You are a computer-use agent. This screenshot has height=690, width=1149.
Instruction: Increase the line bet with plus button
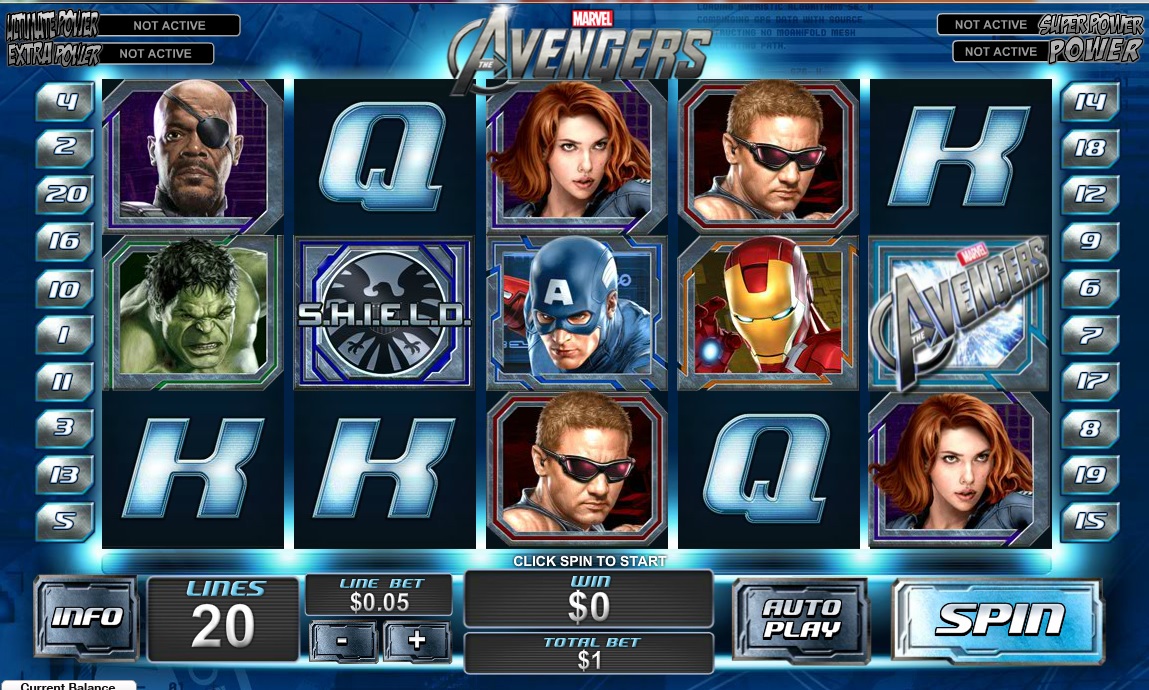pyautogui.click(x=417, y=641)
